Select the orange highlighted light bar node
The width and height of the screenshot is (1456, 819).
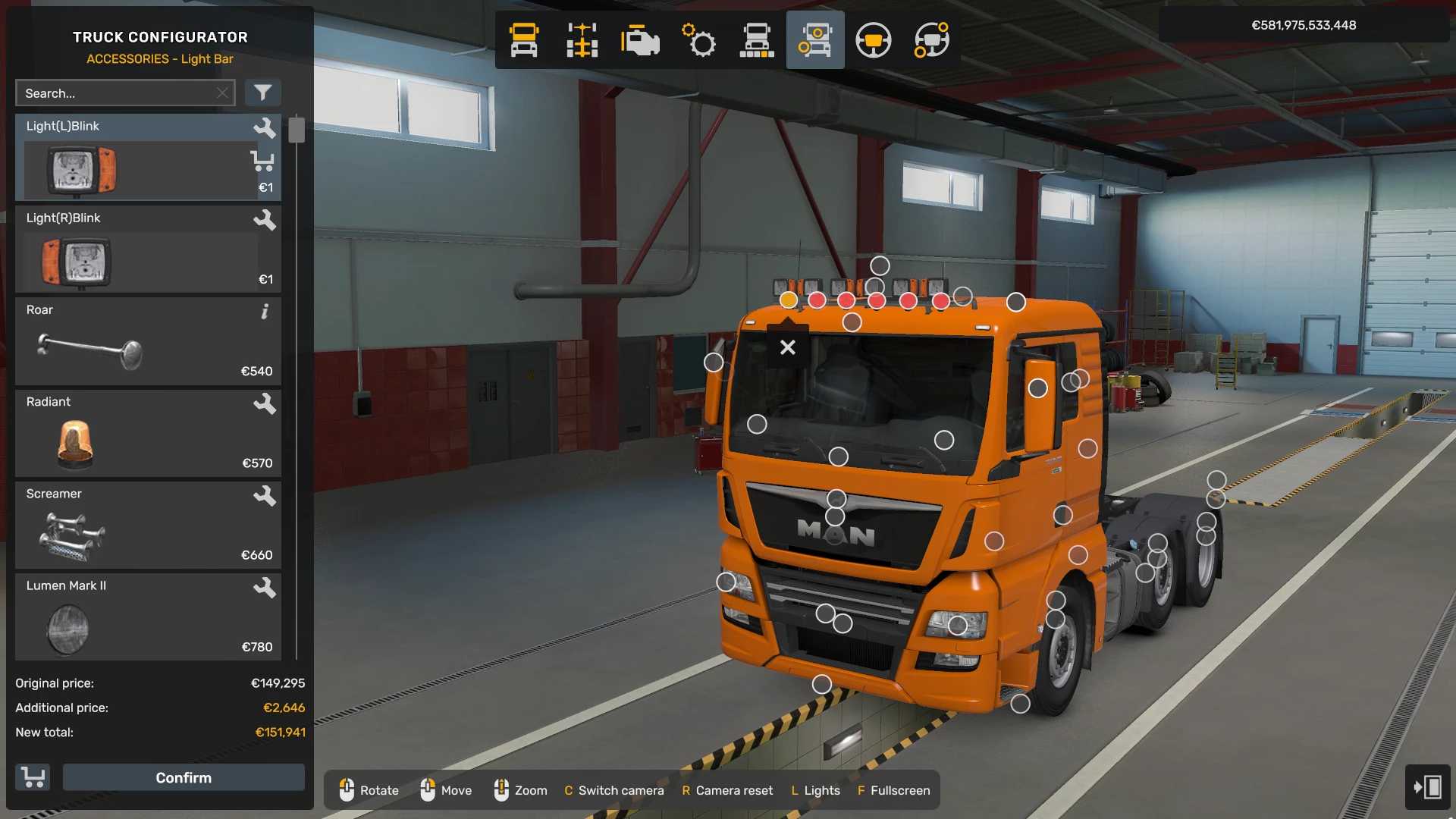pyautogui.click(x=789, y=300)
